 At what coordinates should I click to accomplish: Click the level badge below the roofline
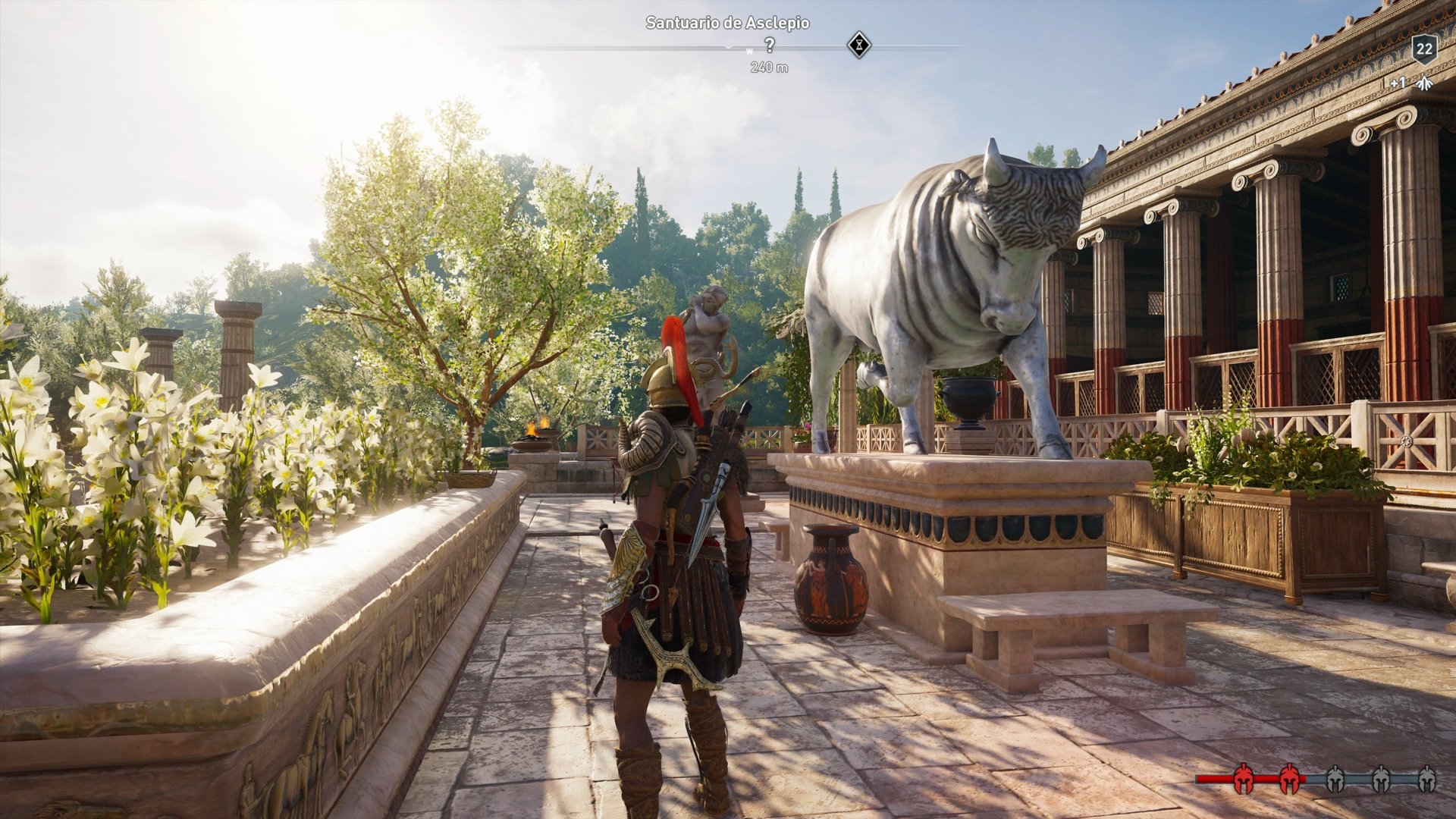[1425, 50]
